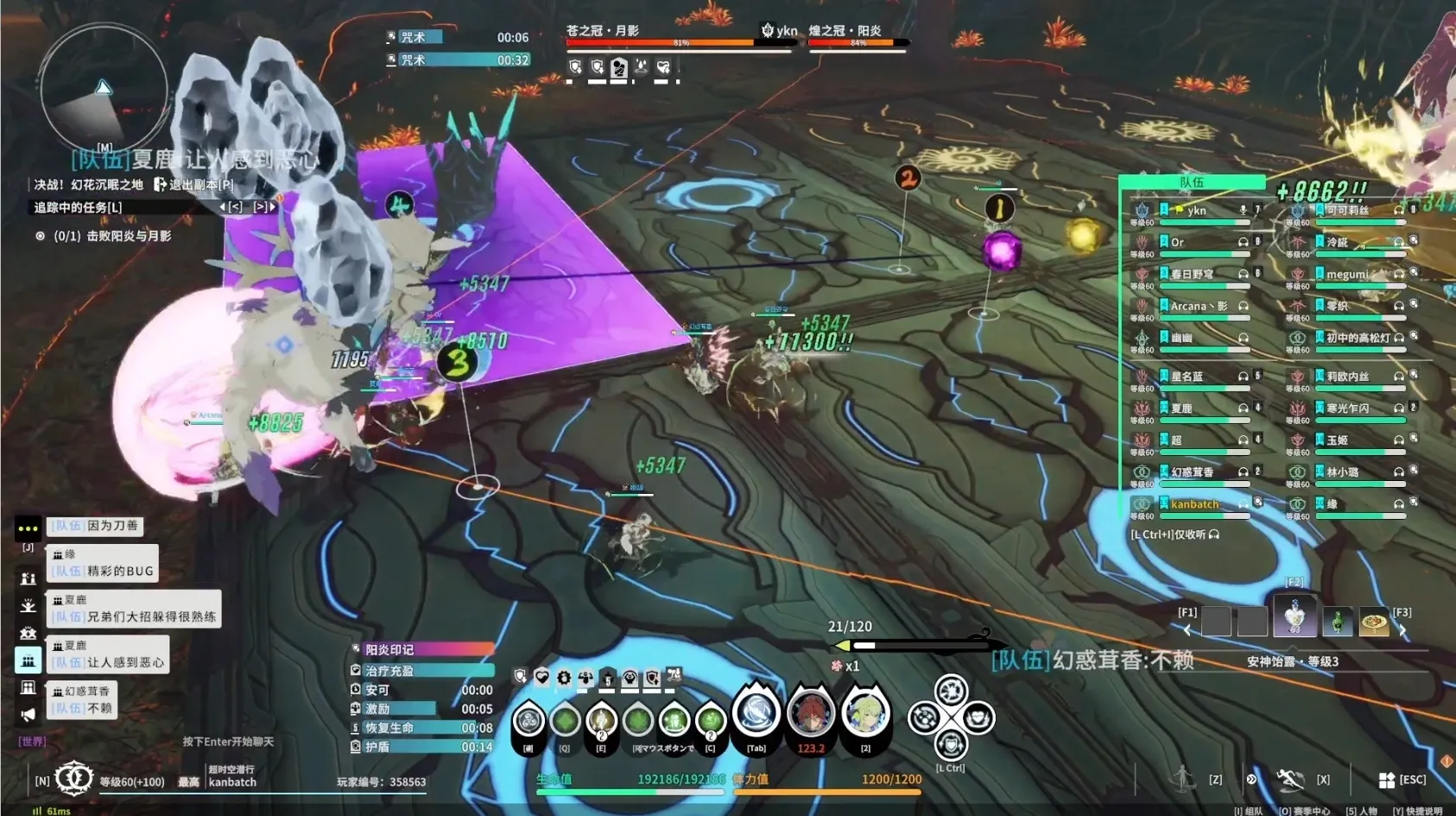Open the chat options three-dots button
The width and height of the screenshot is (1456, 816).
tap(28, 528)
